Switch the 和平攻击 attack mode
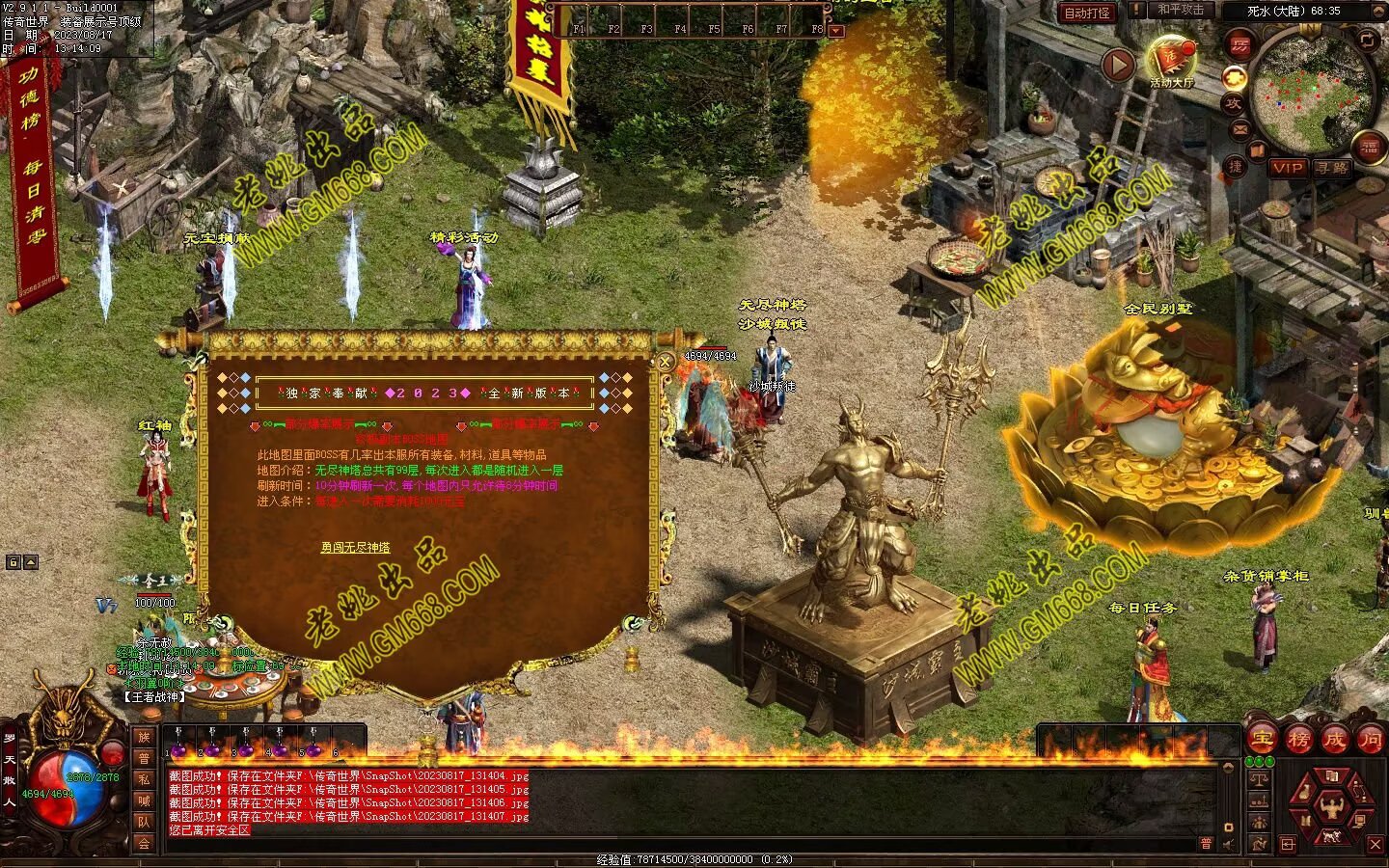The height and width of the screenshot is (868, 1389). [1180, 11]
